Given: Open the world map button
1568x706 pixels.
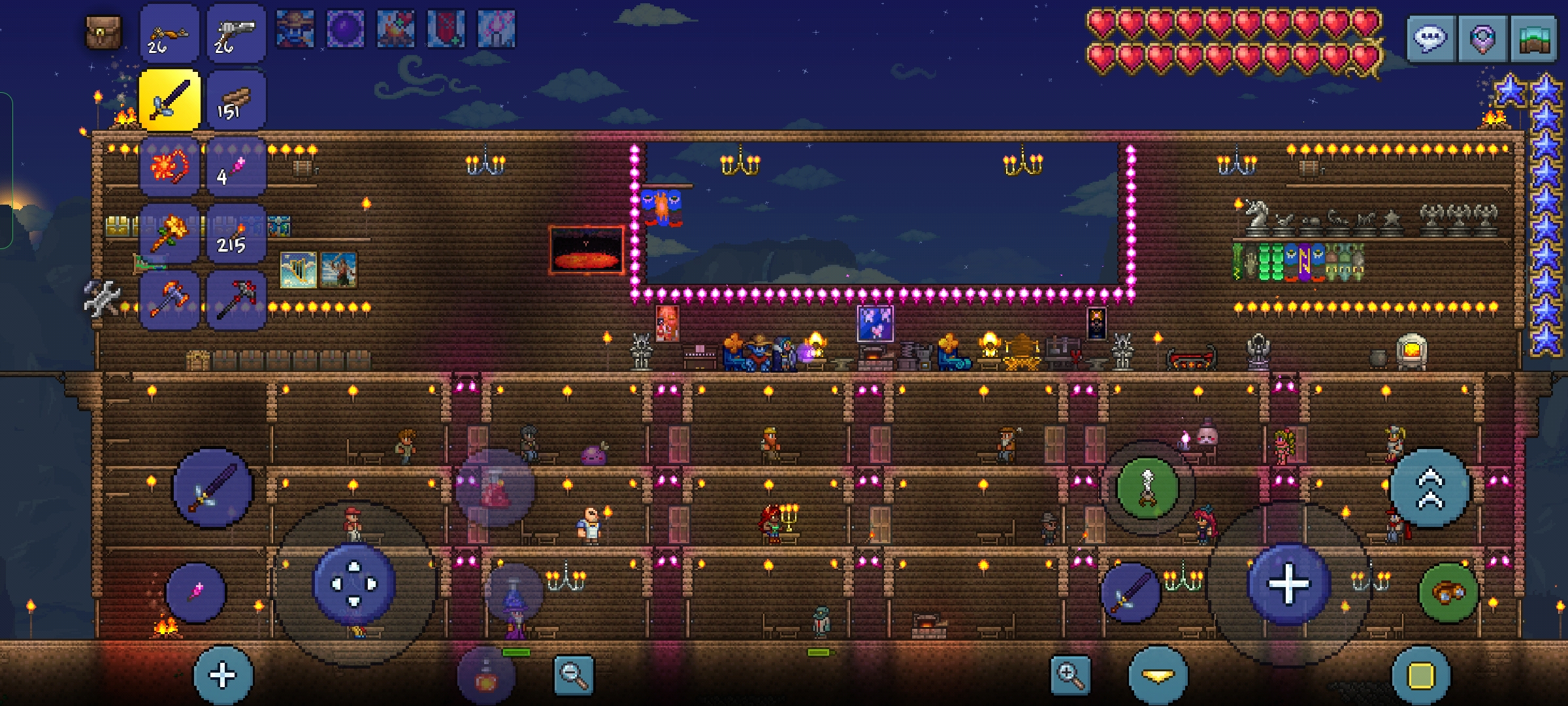Looking at the screenshot, I should 1533,39.
